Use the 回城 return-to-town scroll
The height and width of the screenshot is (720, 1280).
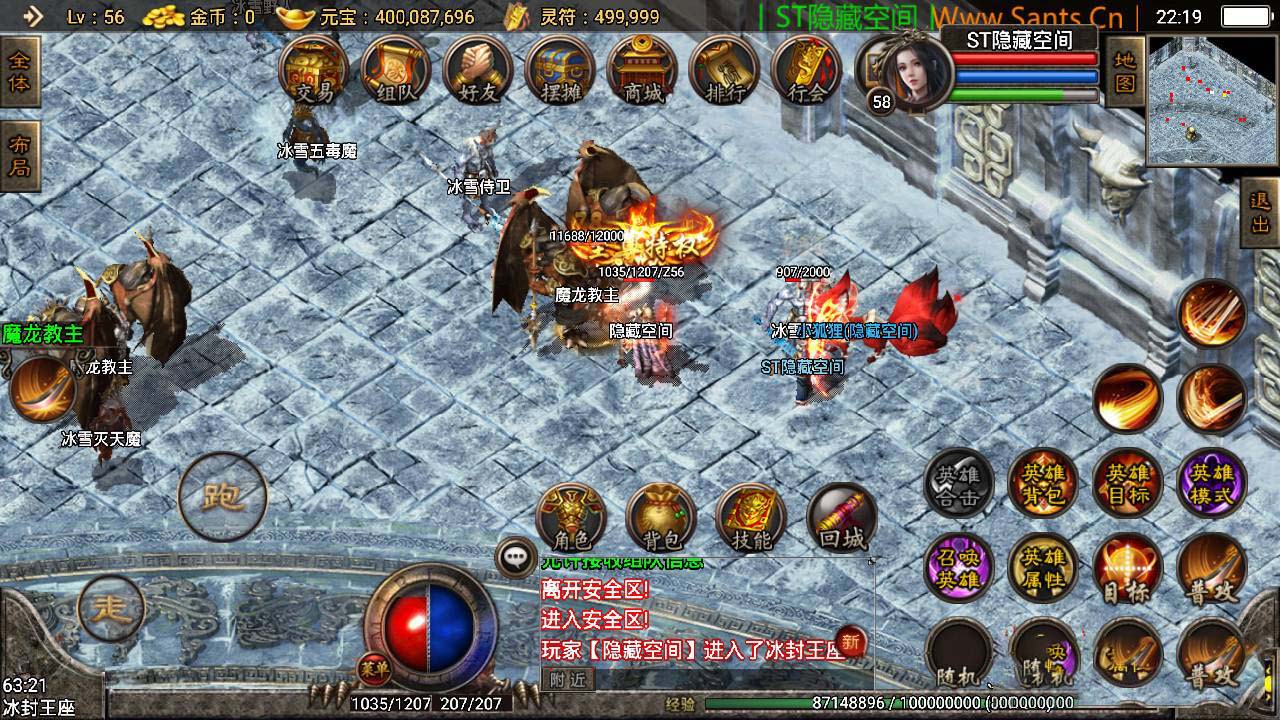(841, 519)
